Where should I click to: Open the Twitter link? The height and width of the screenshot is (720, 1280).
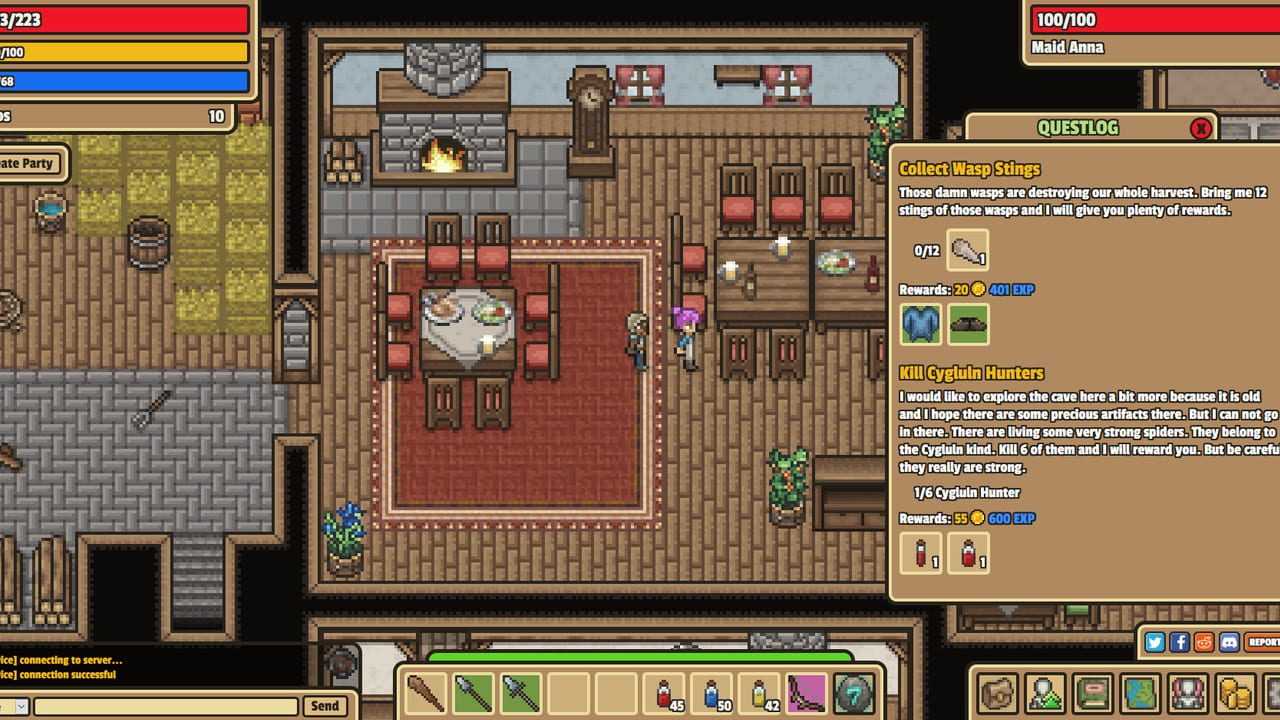(1155, 642)
